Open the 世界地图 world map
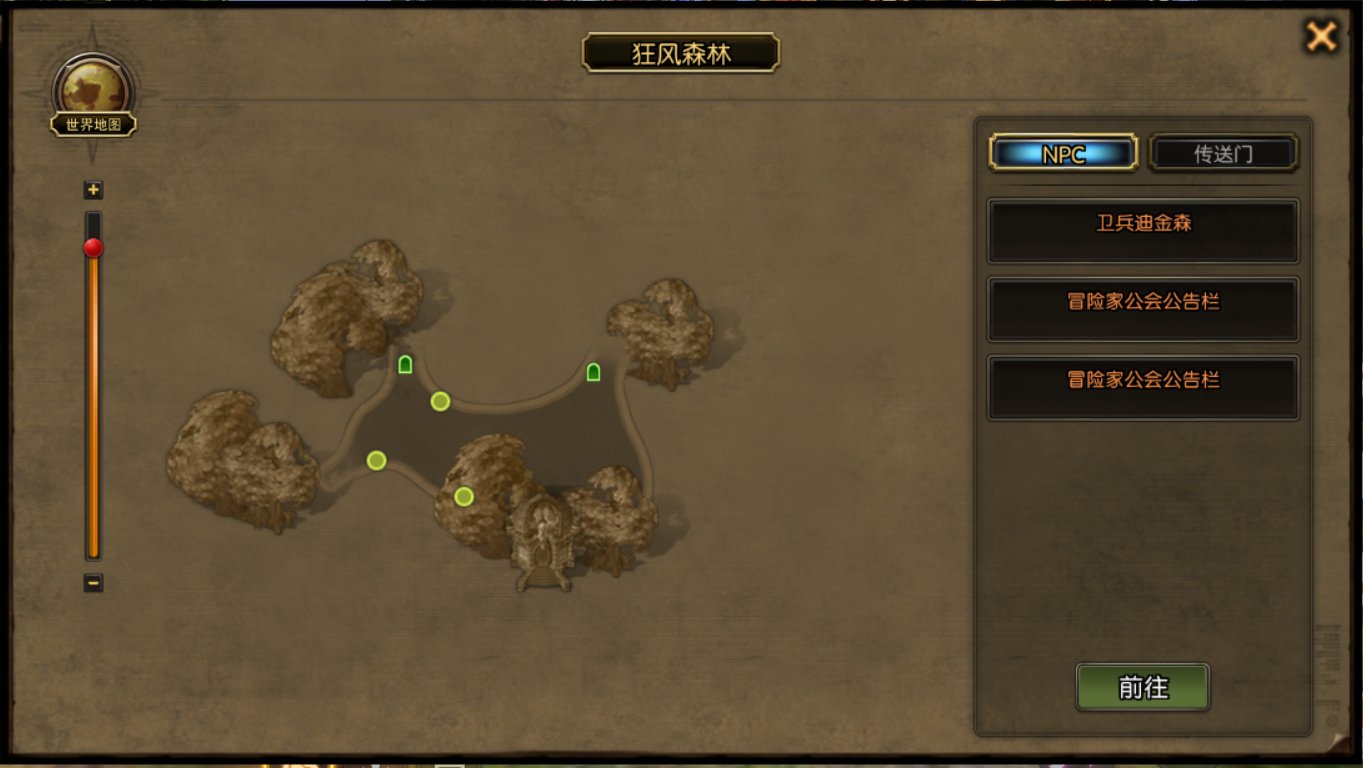This screenshot has width=1363, height=768. (94, 98)
